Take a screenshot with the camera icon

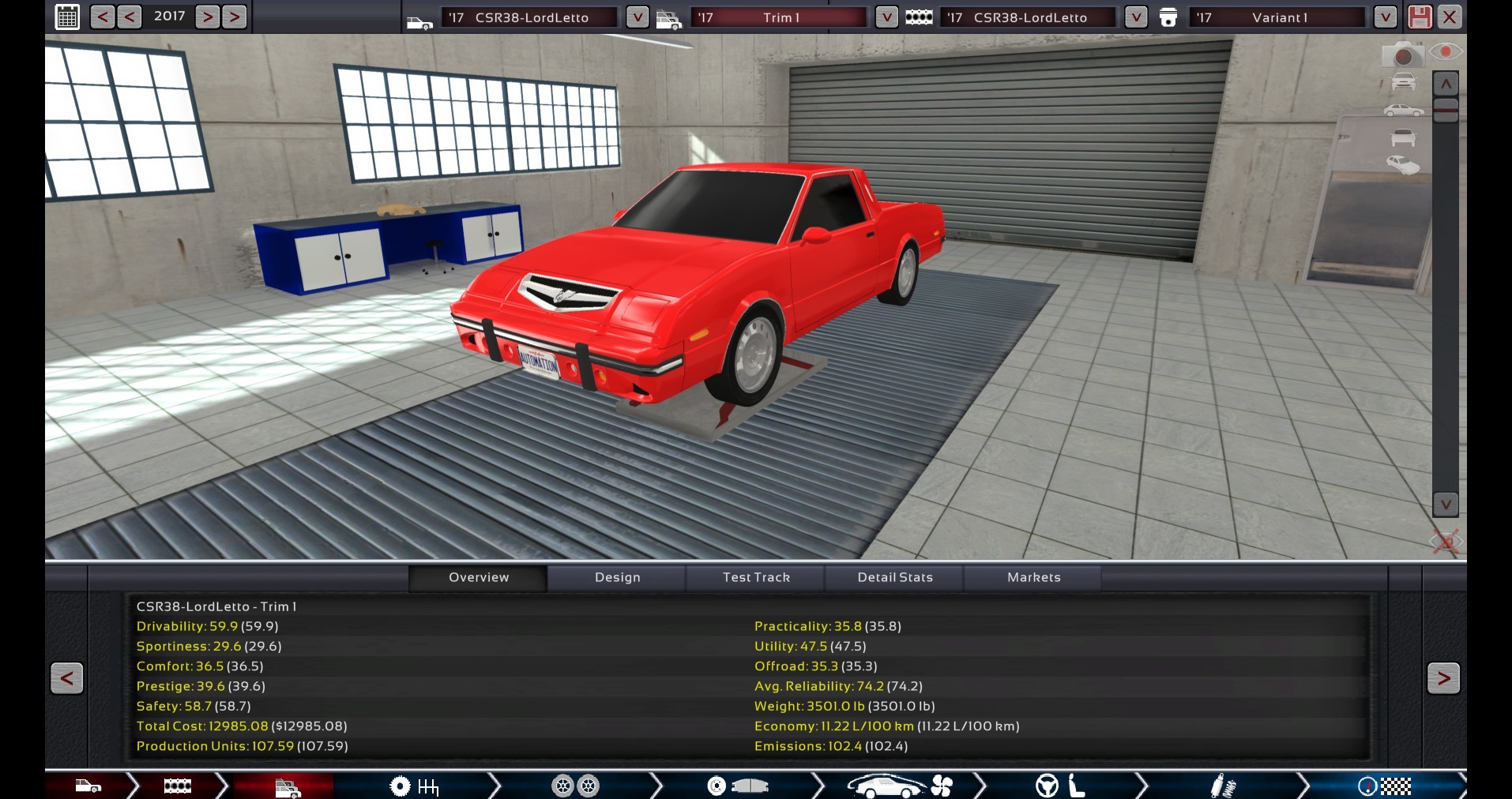coord(1403,55)
